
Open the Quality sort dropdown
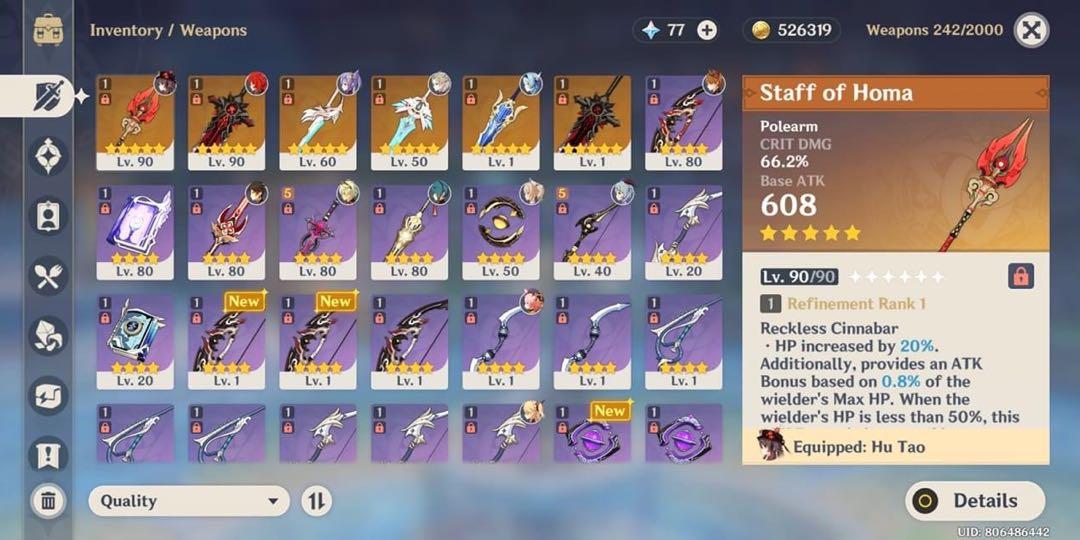(189, 501)
